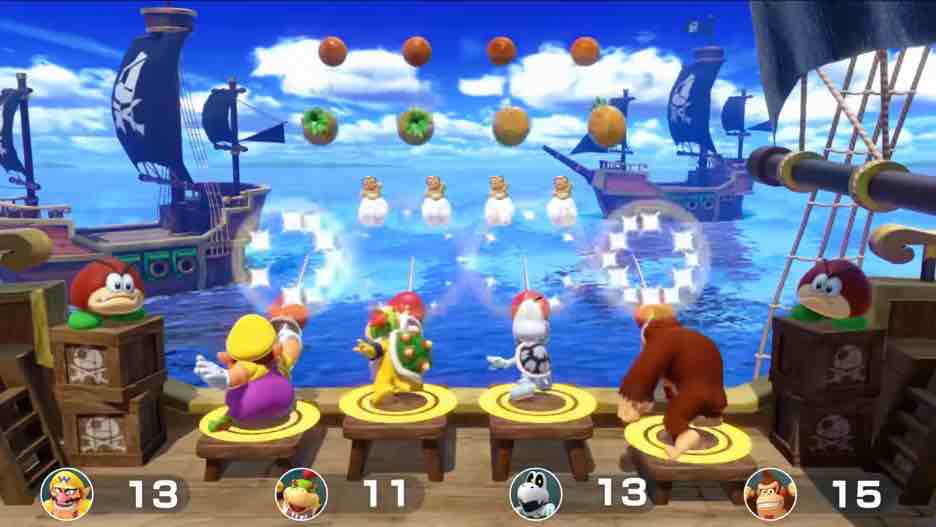The height and width of the screenshot is (527, 936).
Task: Click Wario's player portrait icon
Action: tap(67, 493)
